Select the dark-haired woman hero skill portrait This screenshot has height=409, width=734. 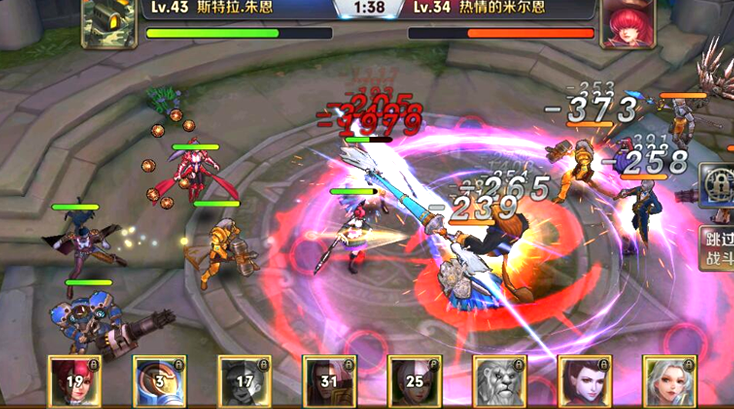(x=585, y=381)
